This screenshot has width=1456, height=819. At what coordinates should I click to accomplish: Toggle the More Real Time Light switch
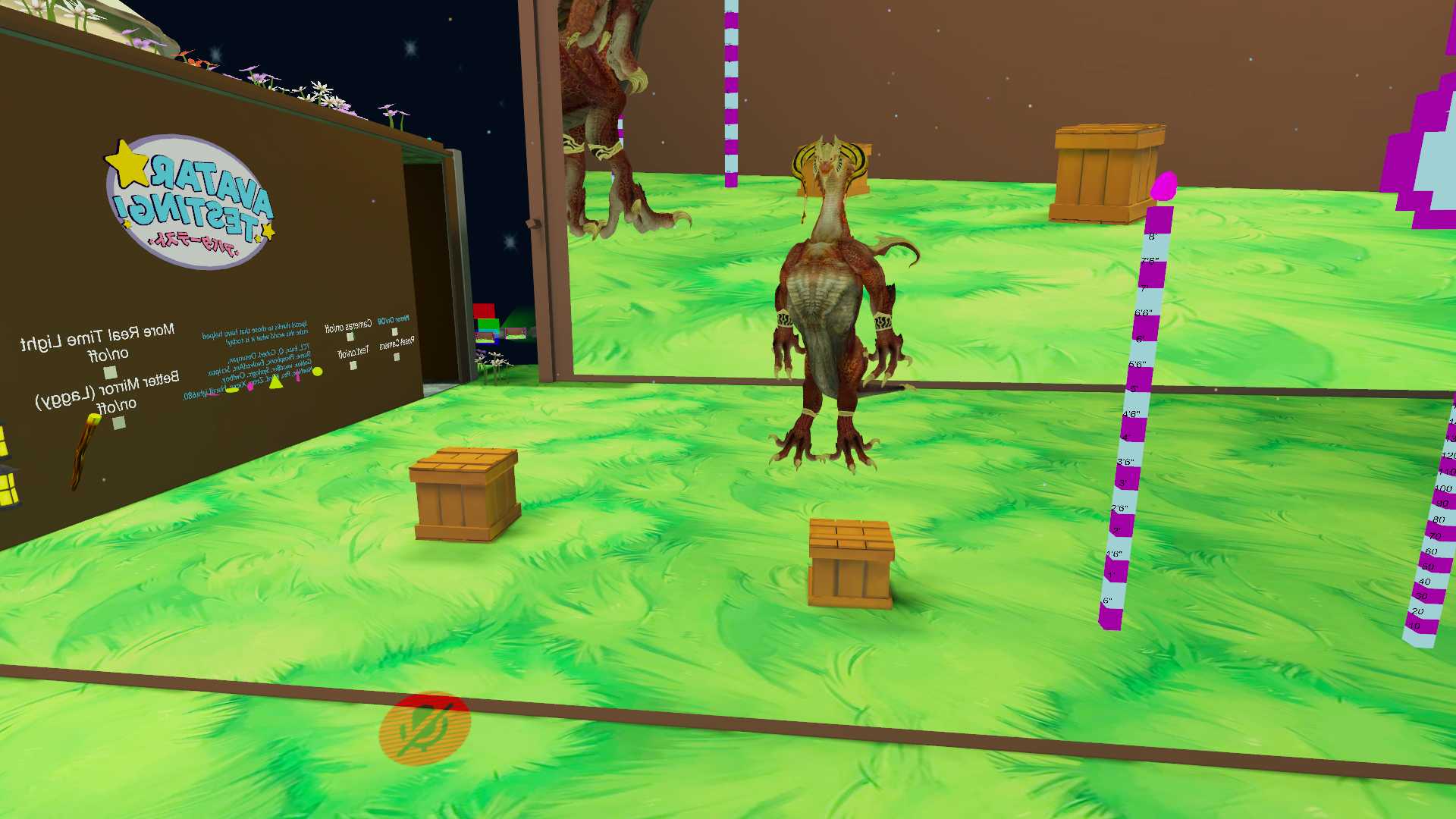pos(110,372)
